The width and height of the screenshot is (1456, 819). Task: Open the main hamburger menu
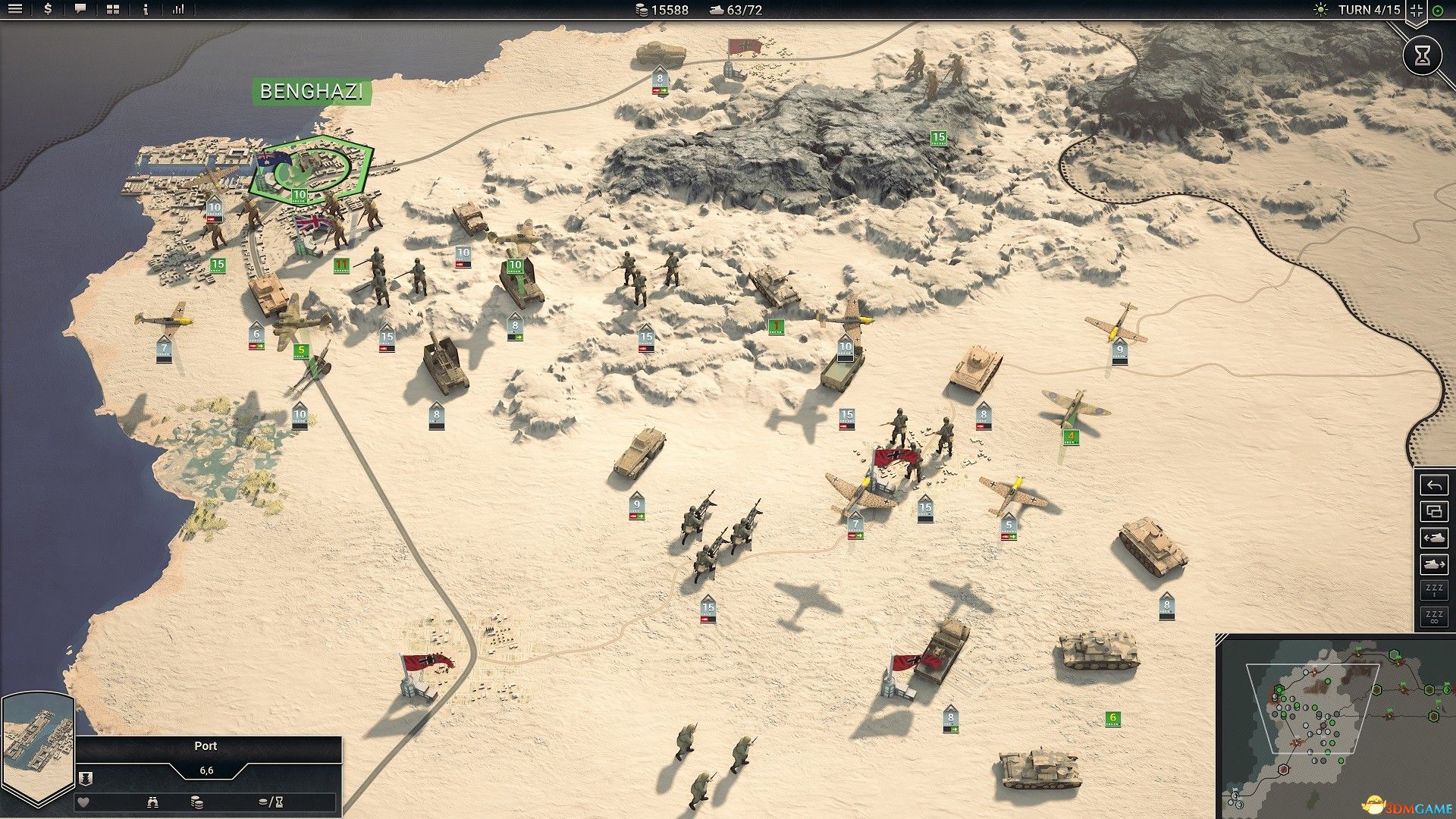15,10
